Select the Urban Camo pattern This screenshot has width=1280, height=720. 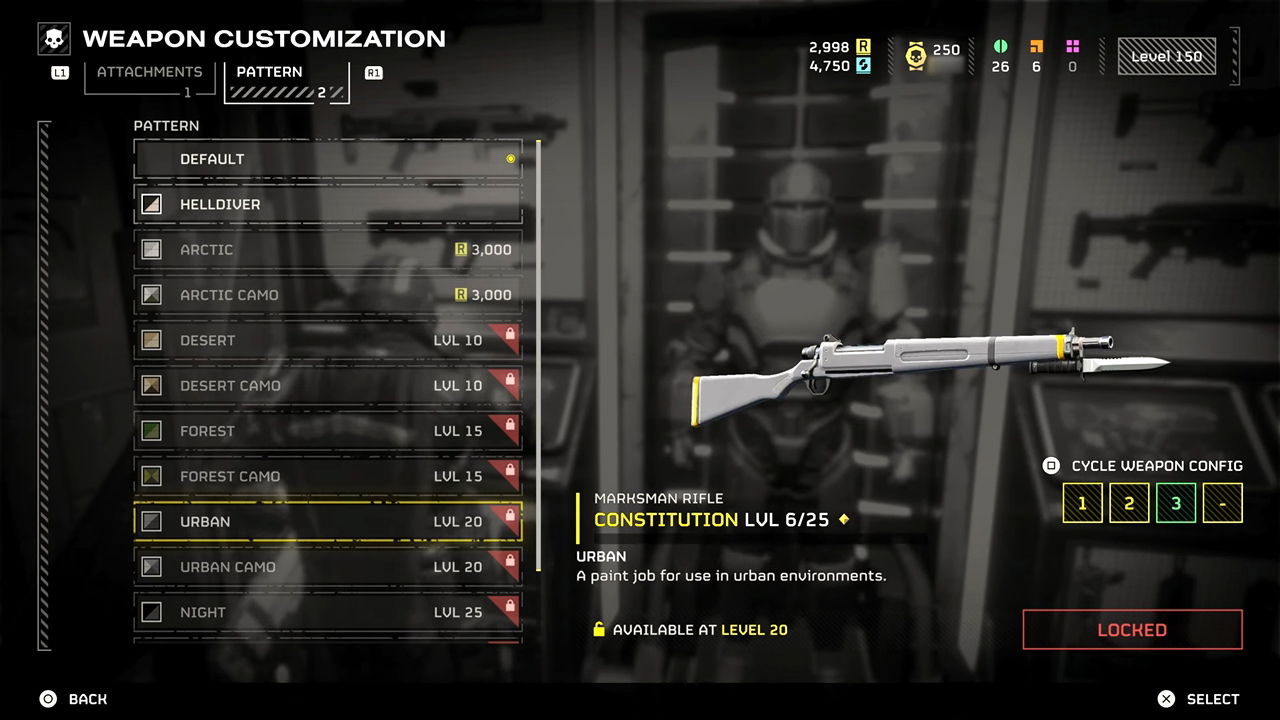[x=328, y=567]
